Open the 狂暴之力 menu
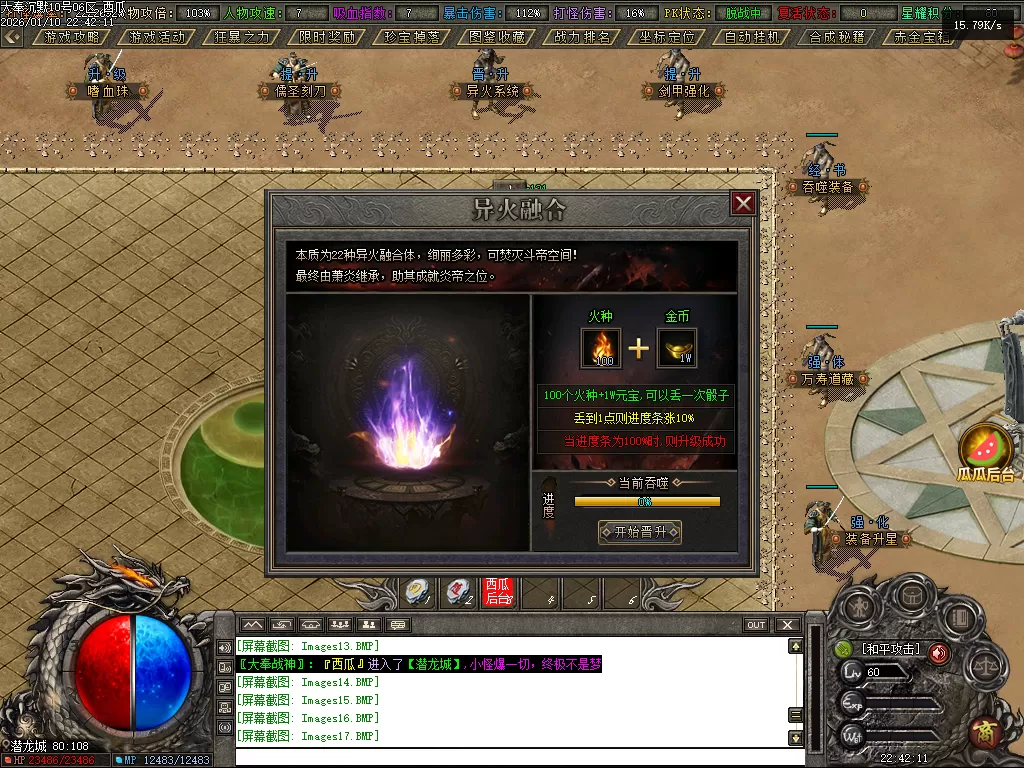 click(242, 37)
